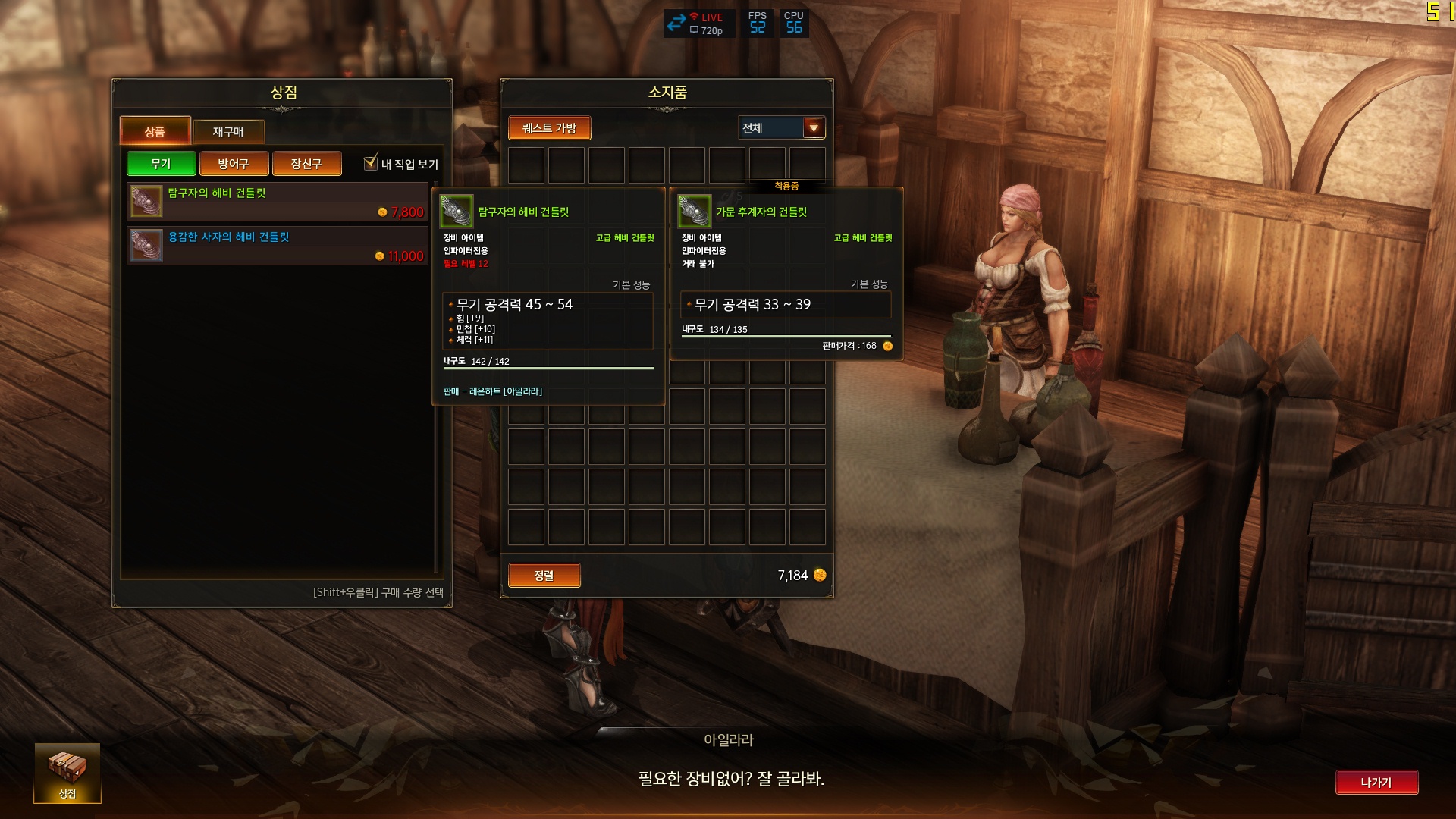
Task: Click the LIVE 720p streaming overlay indicator
Action: click(x=698, y=24)
